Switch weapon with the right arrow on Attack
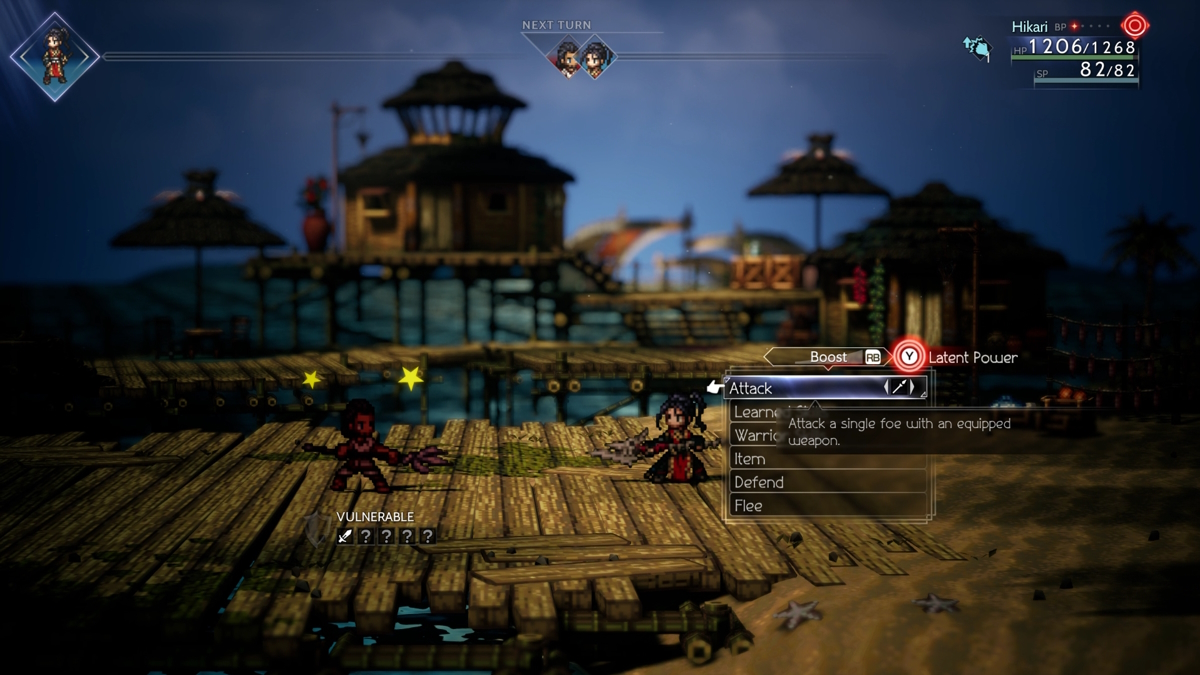Screen dimensions: 1200x675 pyautogui.click(x=912, y=388)
